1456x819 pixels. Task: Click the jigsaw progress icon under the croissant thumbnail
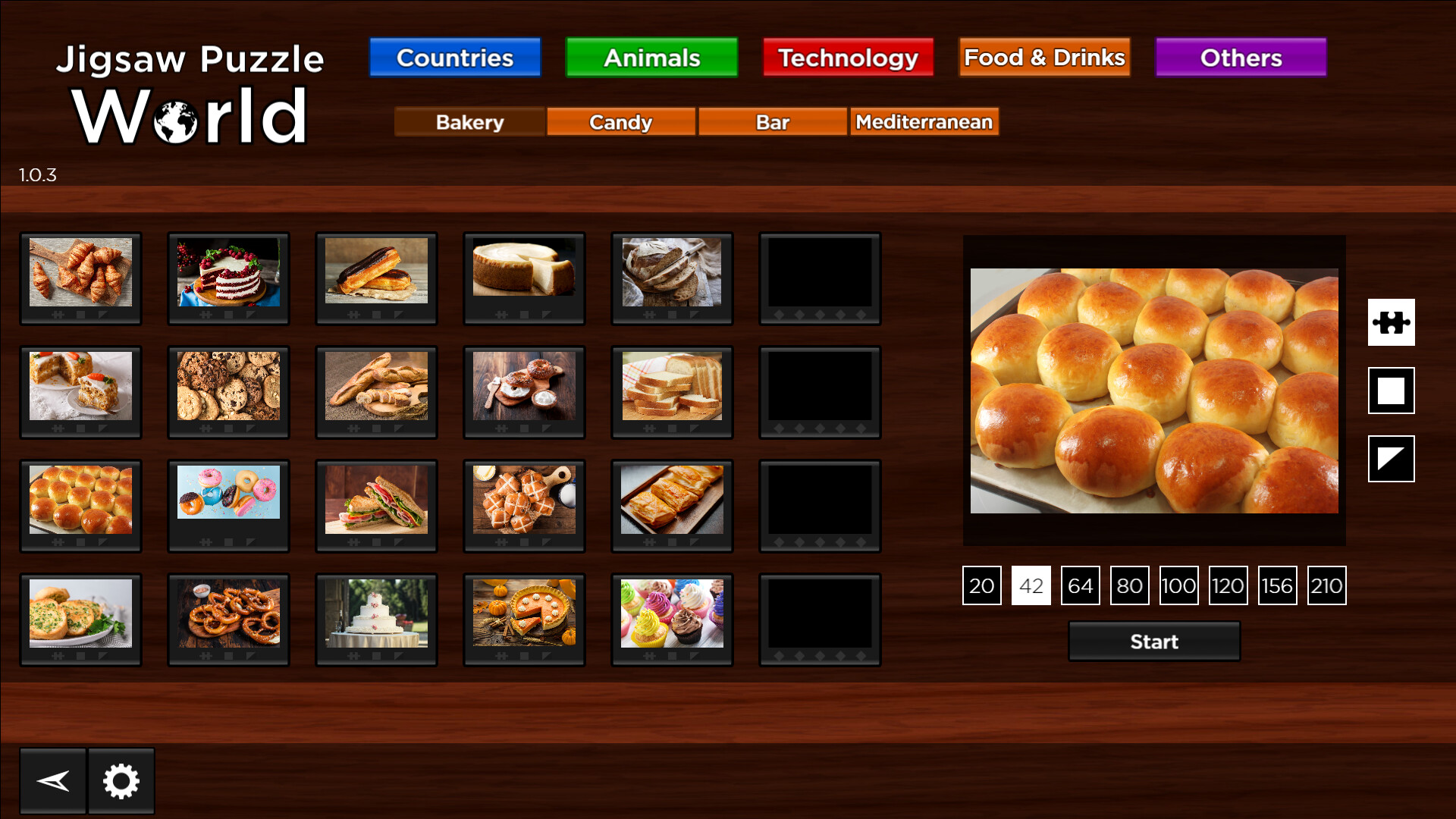click(58, 315)
